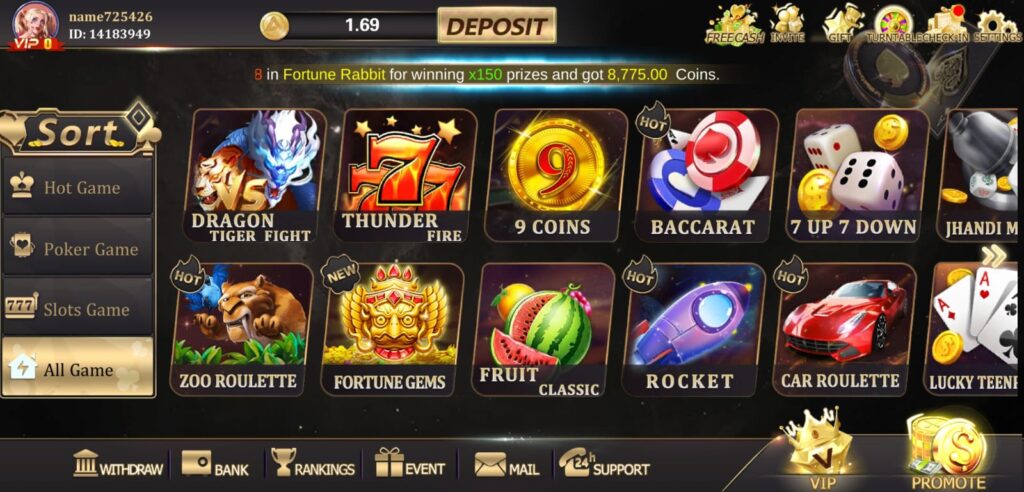Play the 9 Coins game
This screenshot has width=1024, height=492.
[x=554, y=177]
